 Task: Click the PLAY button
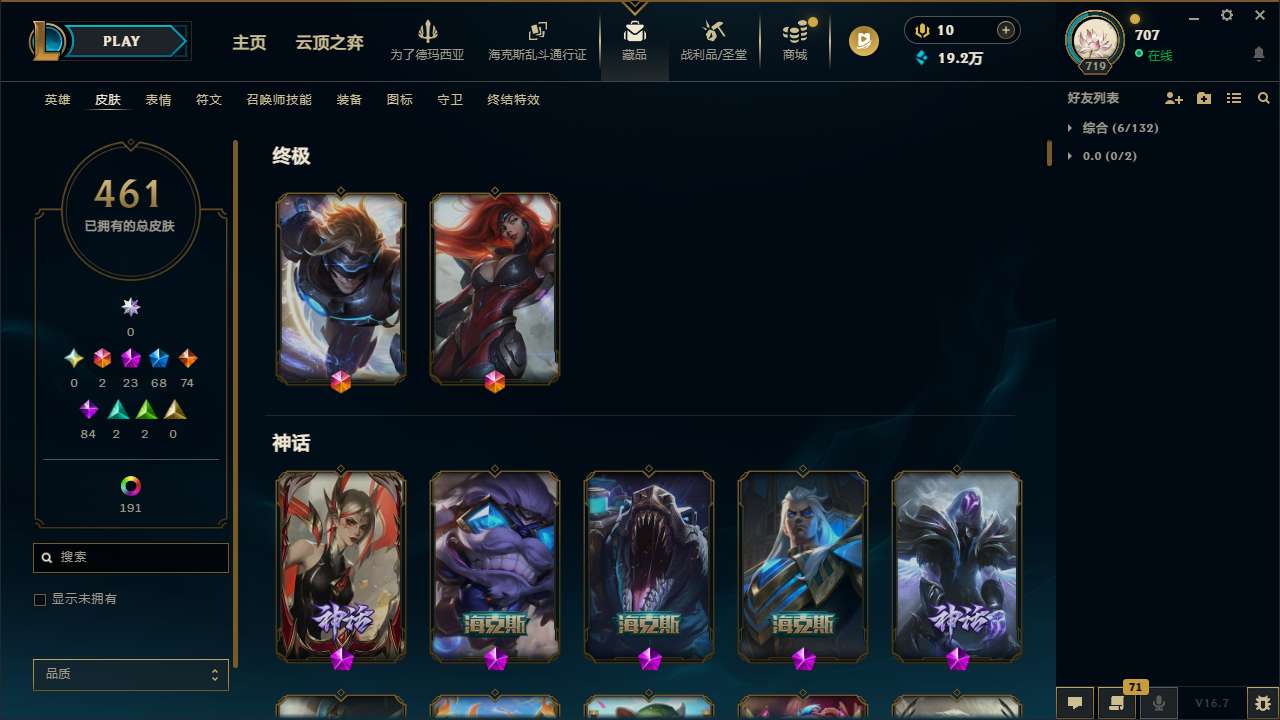coord(121,41)
